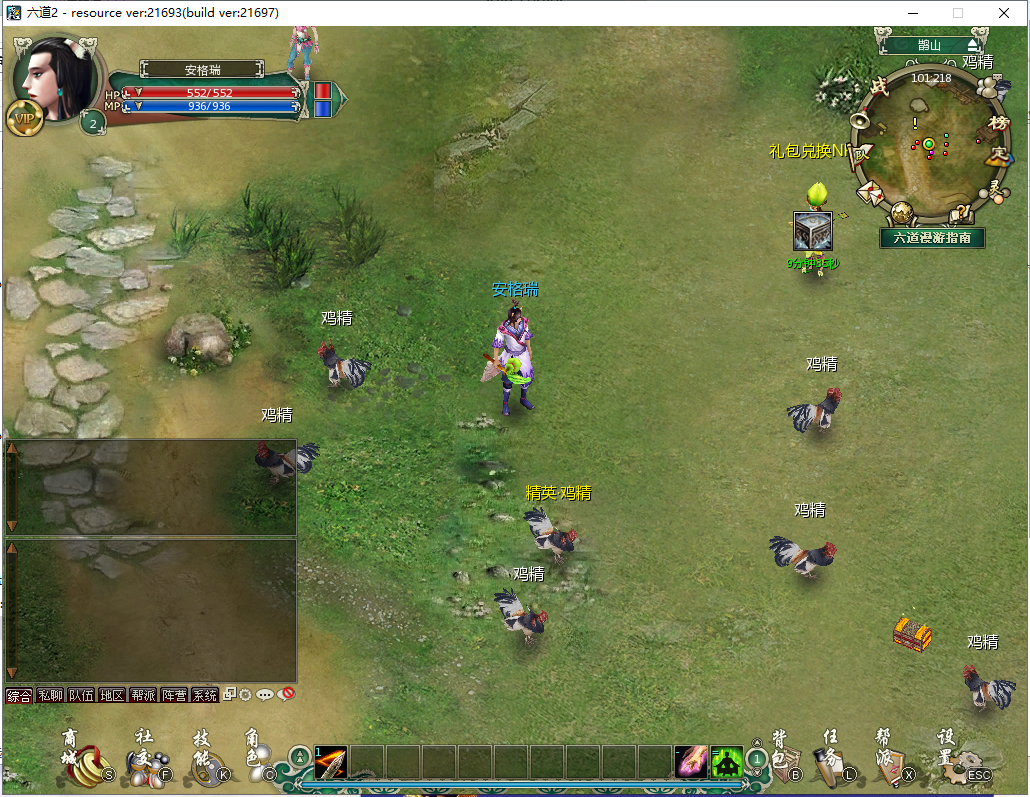Activate the flaming sword skill in slot 1
The image size is (1030, 797).
click(x=331, y=762)
